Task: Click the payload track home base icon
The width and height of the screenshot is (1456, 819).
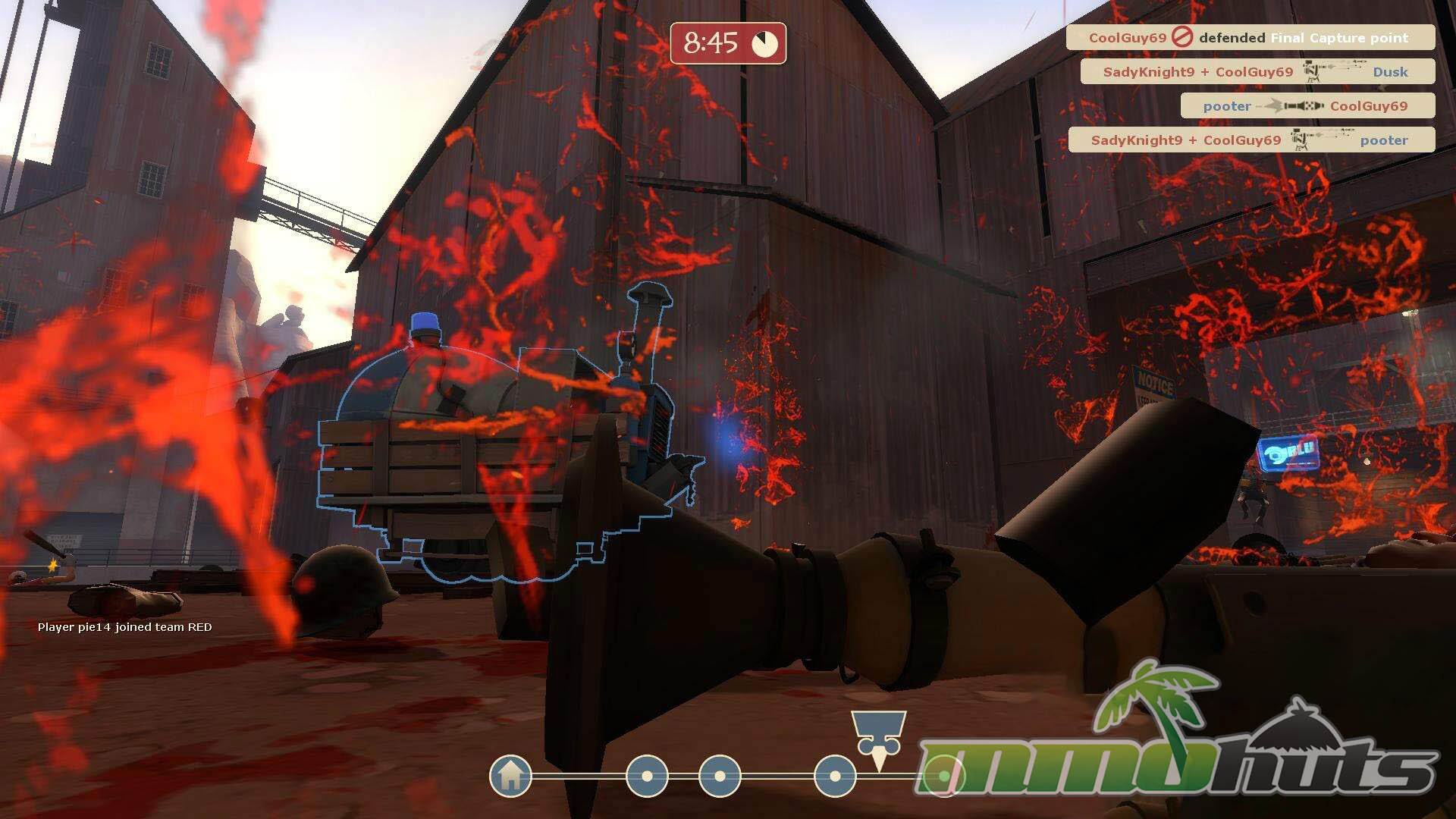Action: (510, 776)
